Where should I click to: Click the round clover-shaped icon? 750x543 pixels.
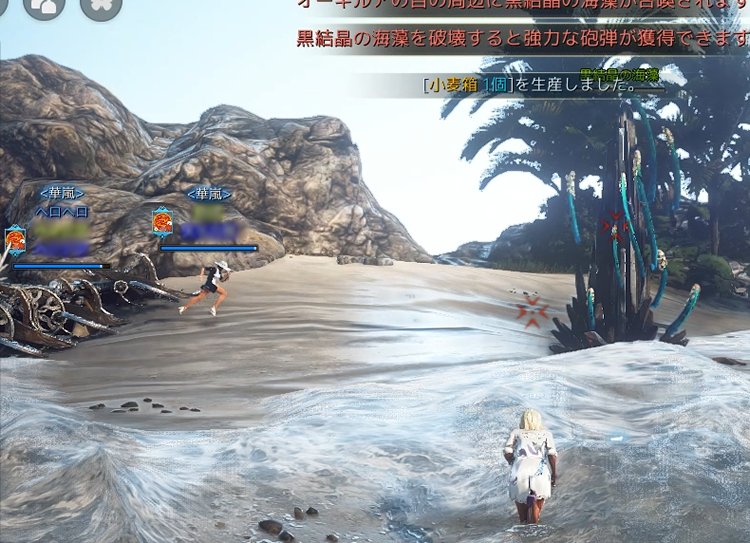(x=100, y=5)
